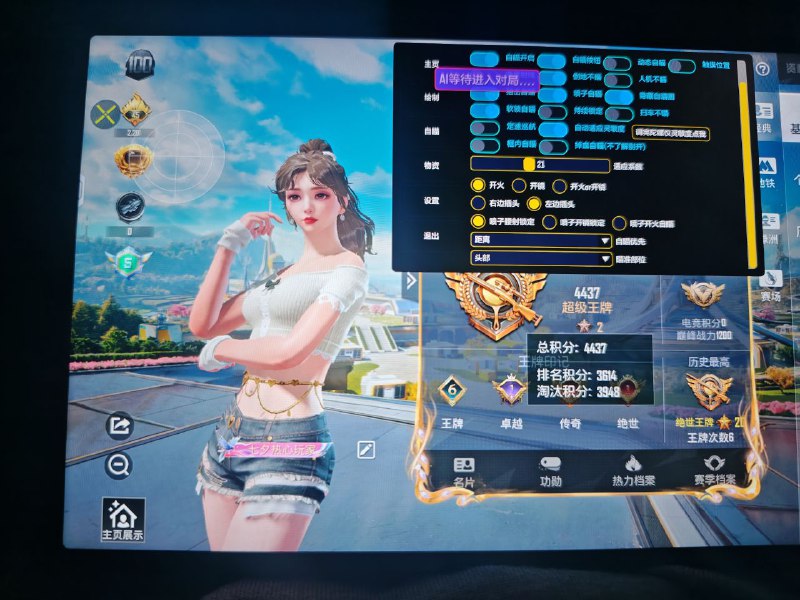Select the 王牌 tier badge numbered 6
The height and width of the screenshot is (600, 800).
[x=452, y=390]
